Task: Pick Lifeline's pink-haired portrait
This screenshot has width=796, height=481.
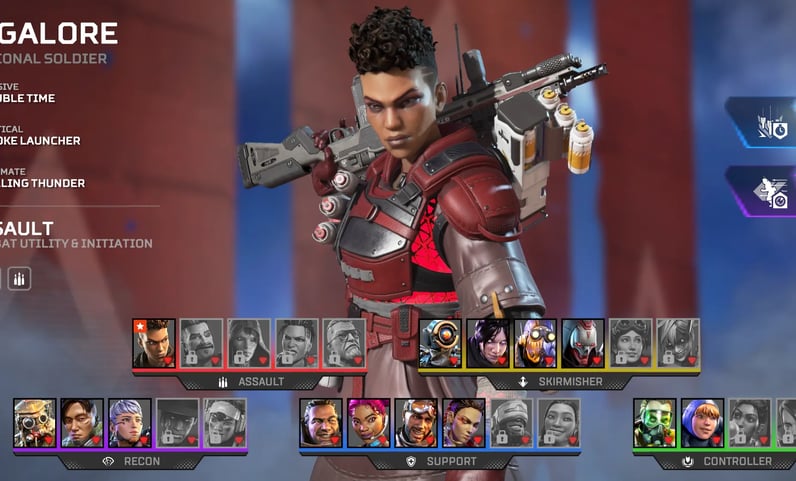Action: pyautogui.click(x=369, y=423)
